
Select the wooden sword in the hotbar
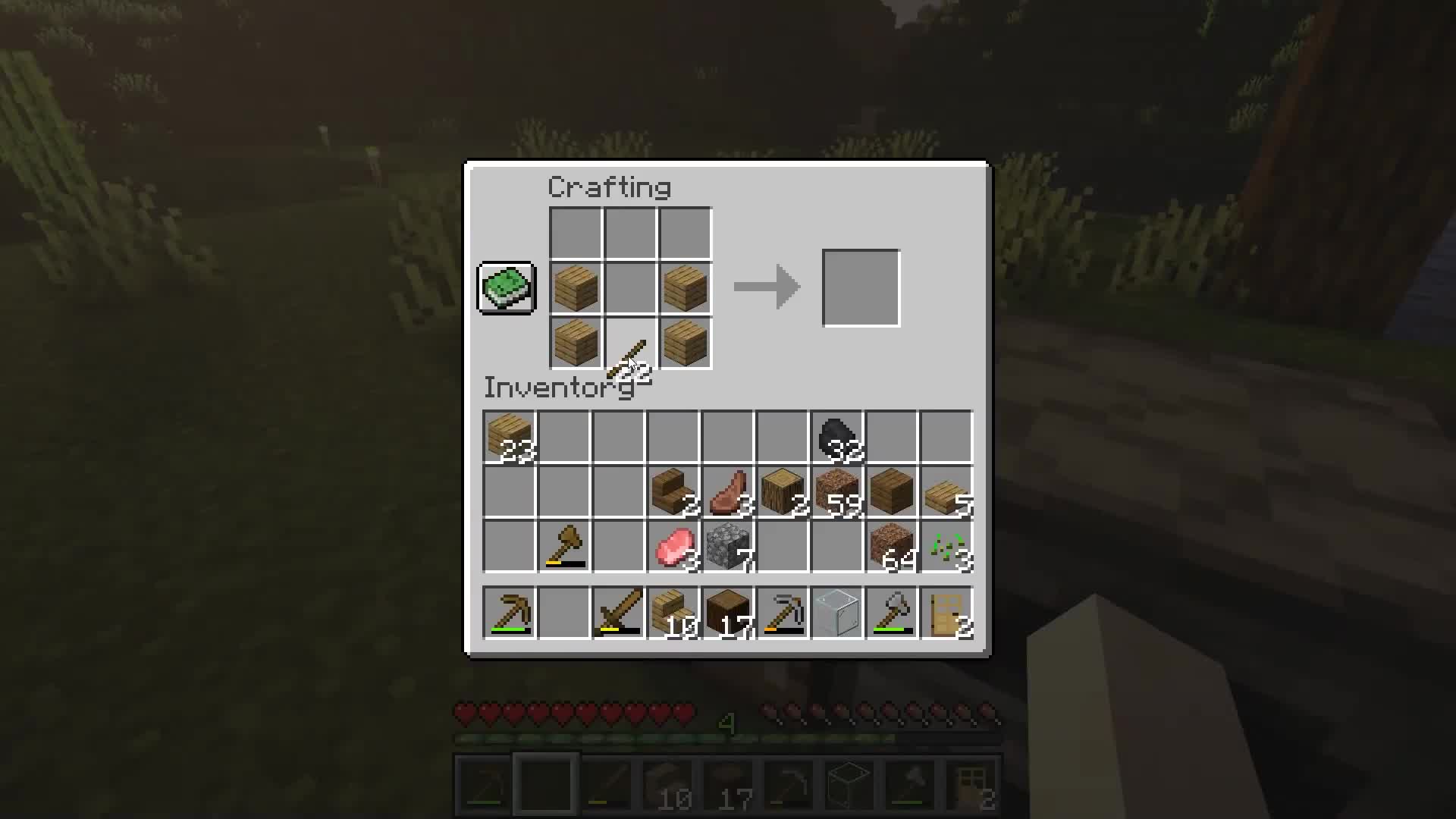[x=618, y=613]
